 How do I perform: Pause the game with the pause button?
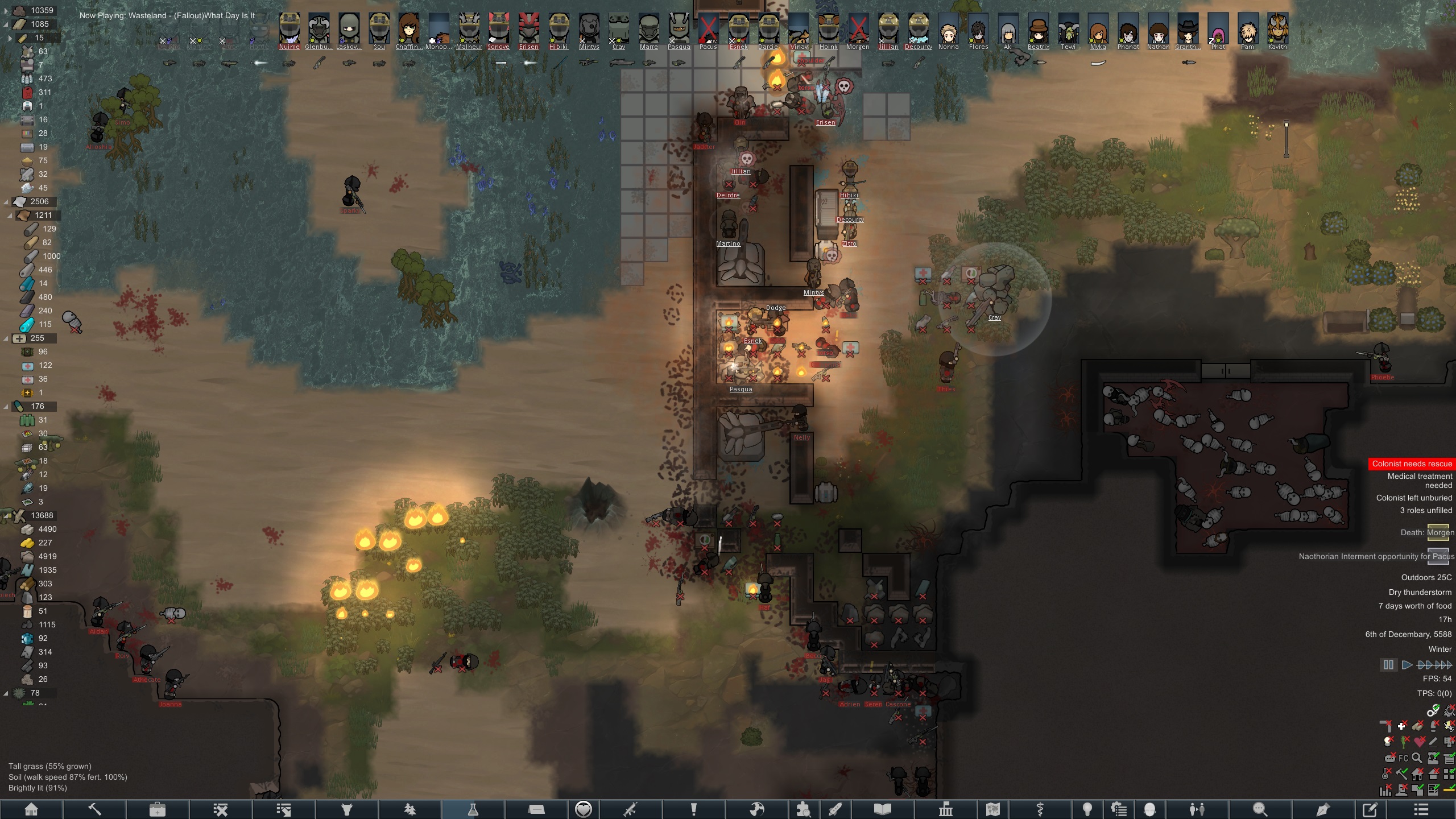tap(1388, 665)
